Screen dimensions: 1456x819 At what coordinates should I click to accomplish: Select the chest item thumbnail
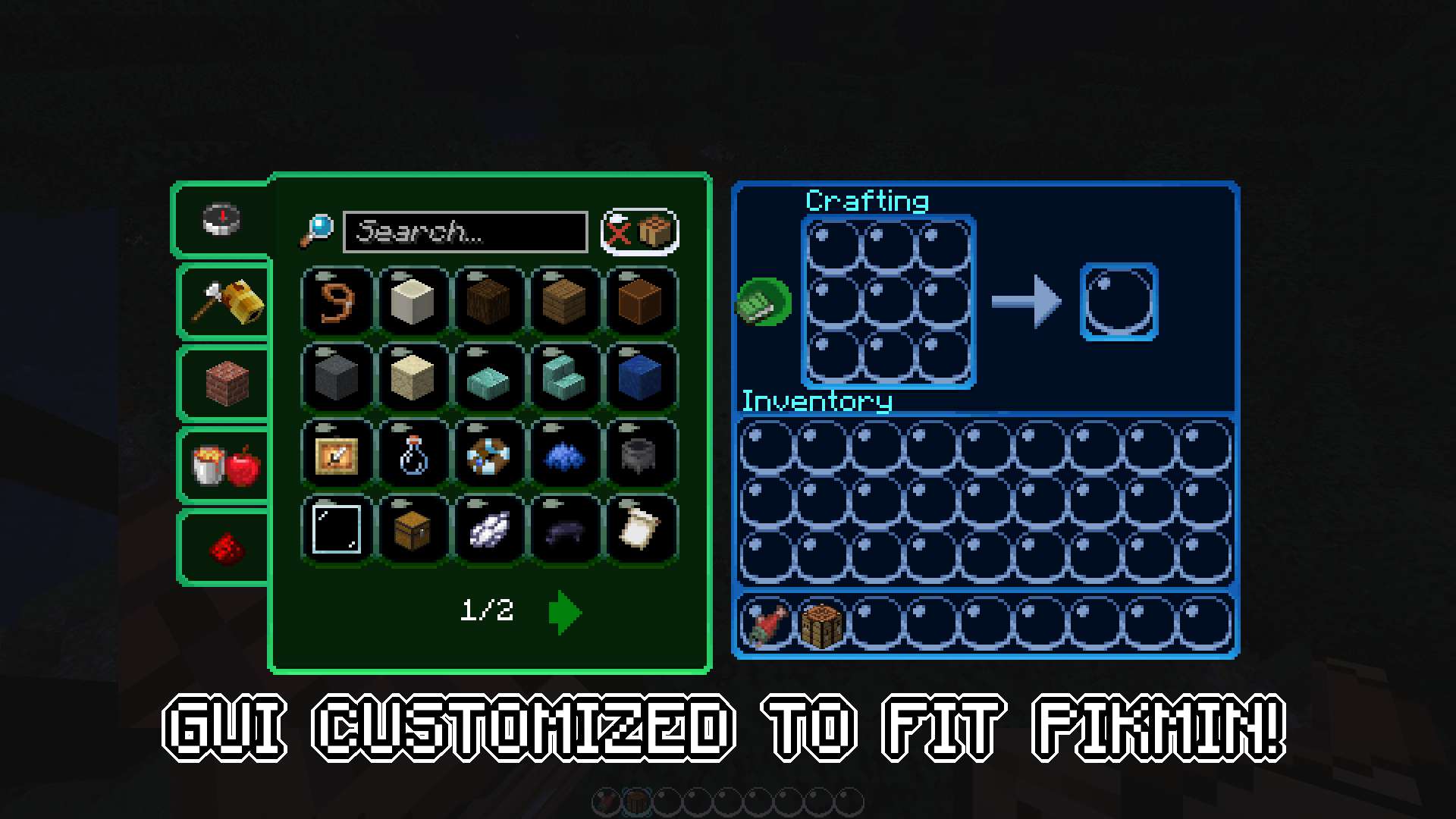pyautogui.click(x=413, y=529)
